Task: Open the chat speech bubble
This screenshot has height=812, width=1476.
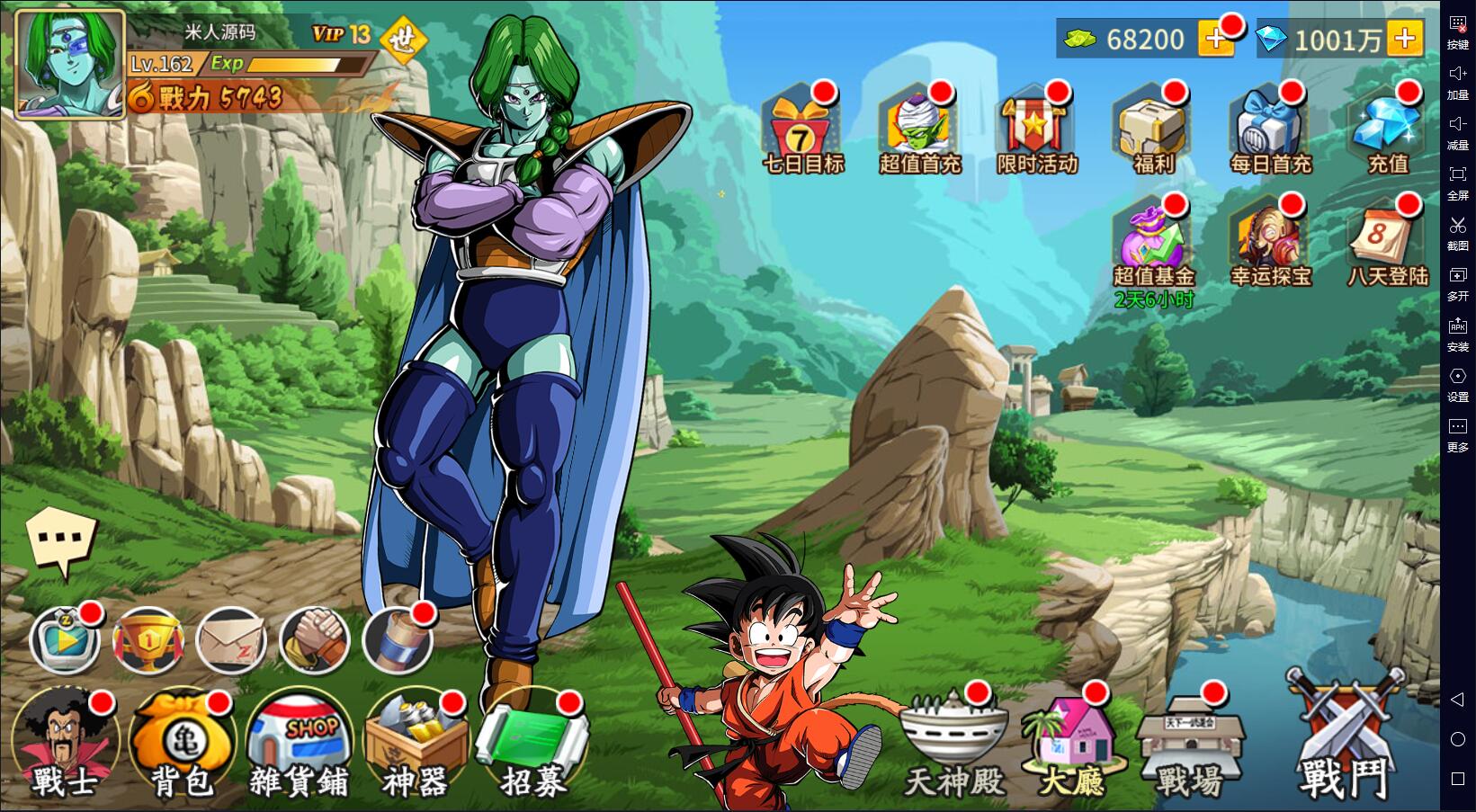Action: [x=61, y=541]
